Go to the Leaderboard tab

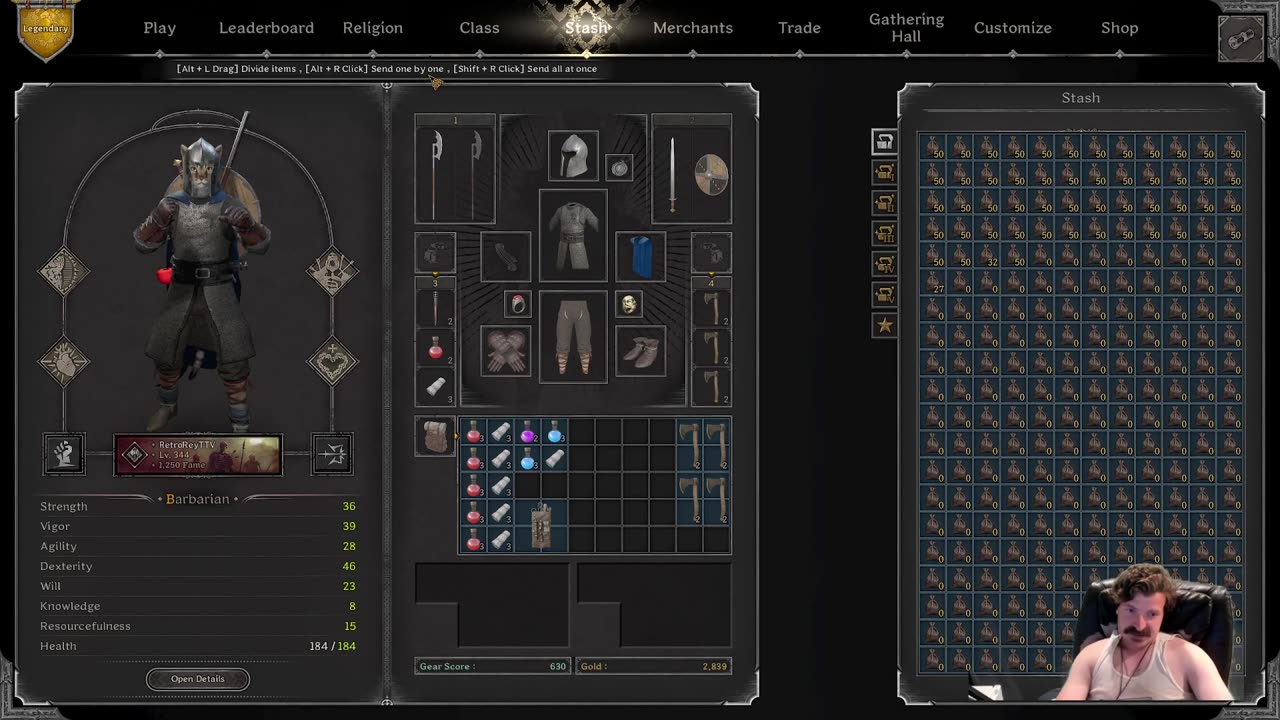266,28
